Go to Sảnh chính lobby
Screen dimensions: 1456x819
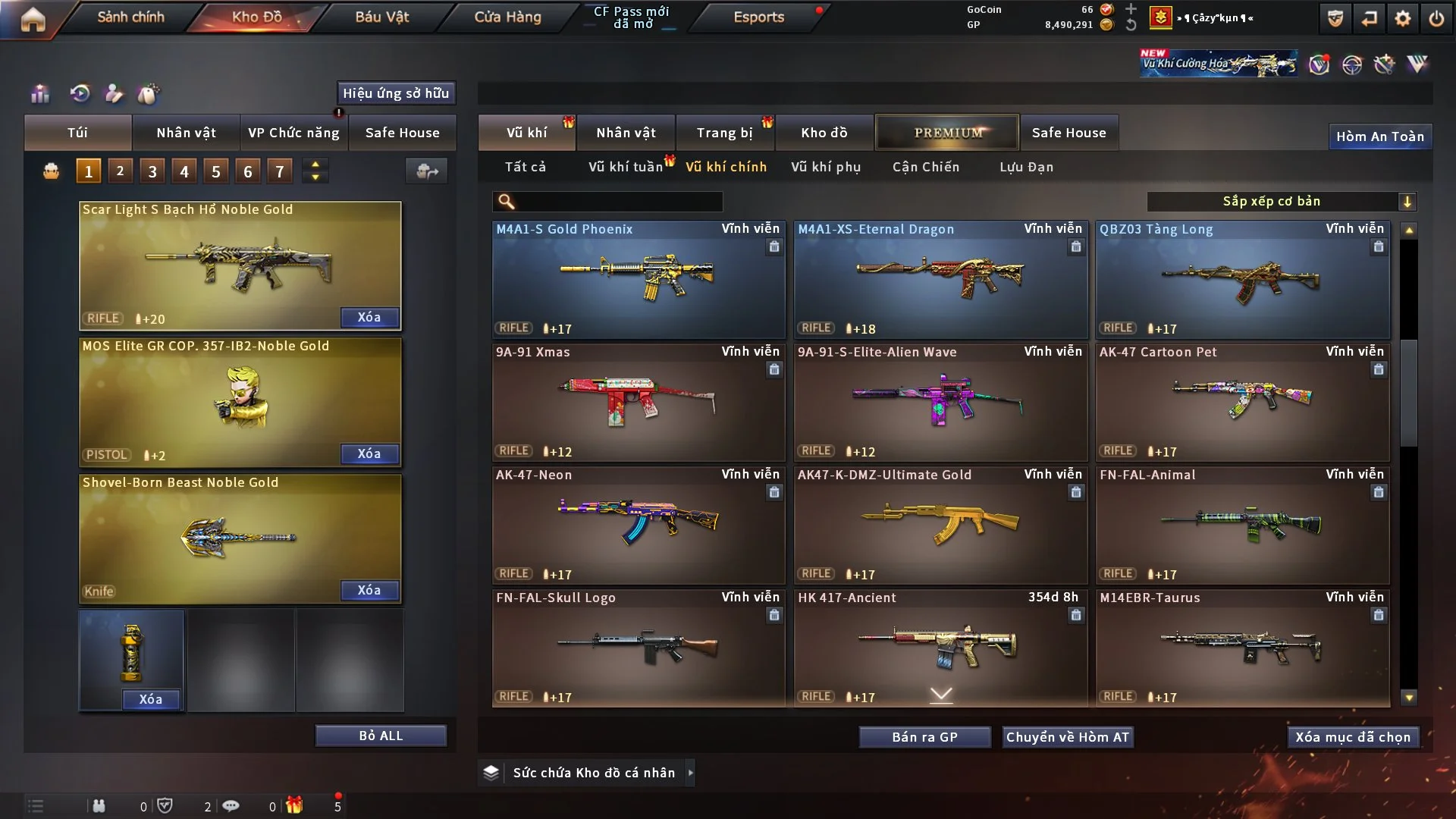pyautogui.click(x=130, y=17)
